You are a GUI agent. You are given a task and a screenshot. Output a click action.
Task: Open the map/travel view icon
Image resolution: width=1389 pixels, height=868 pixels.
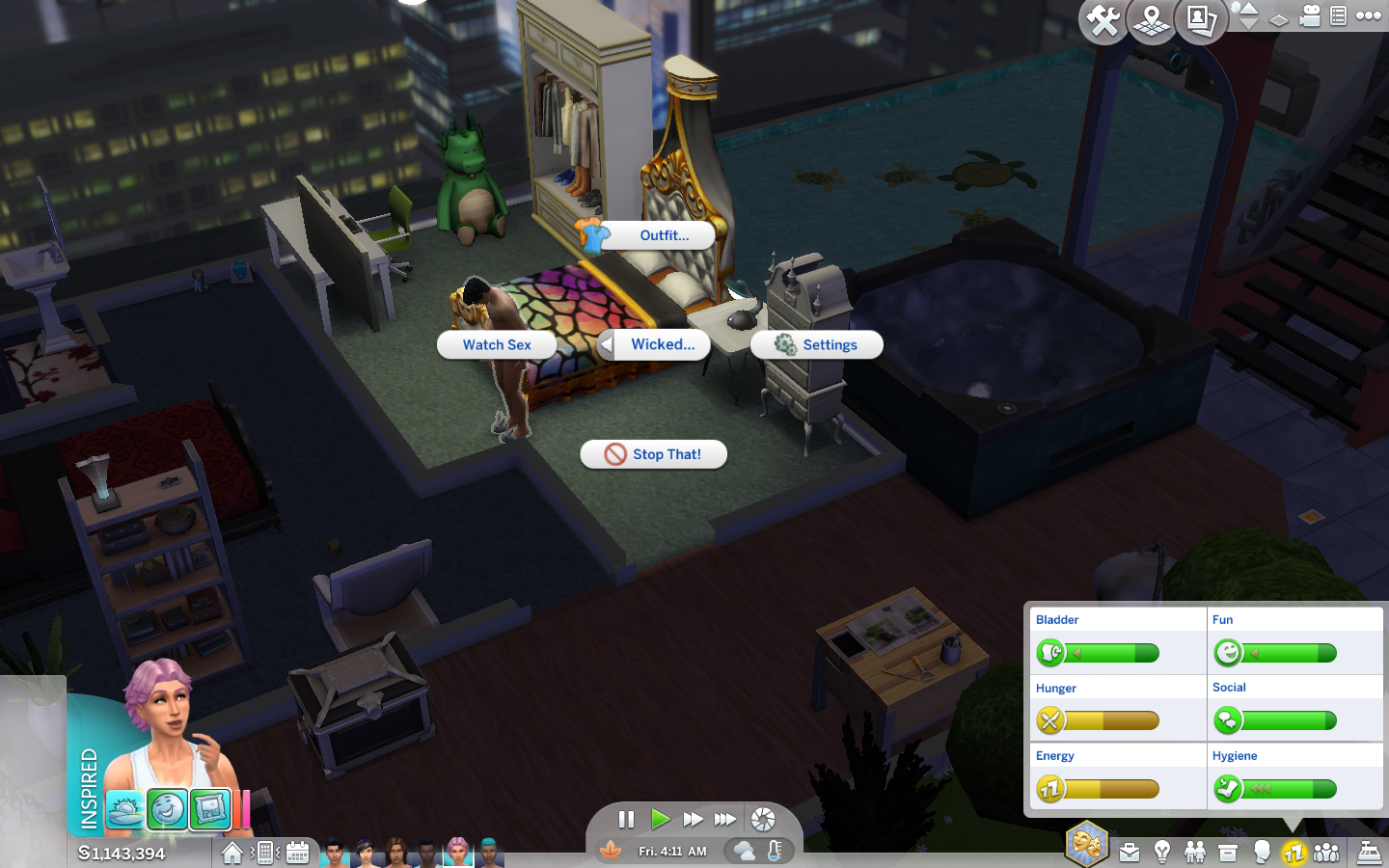click(x=1152, y=20)
